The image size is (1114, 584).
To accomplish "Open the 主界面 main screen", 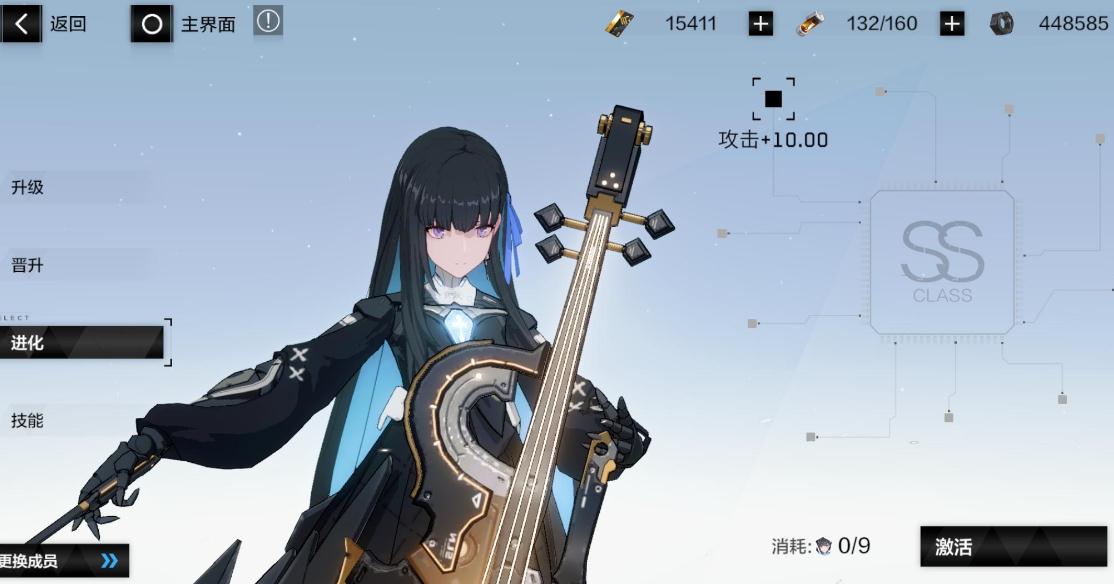I will click(185, 24).
